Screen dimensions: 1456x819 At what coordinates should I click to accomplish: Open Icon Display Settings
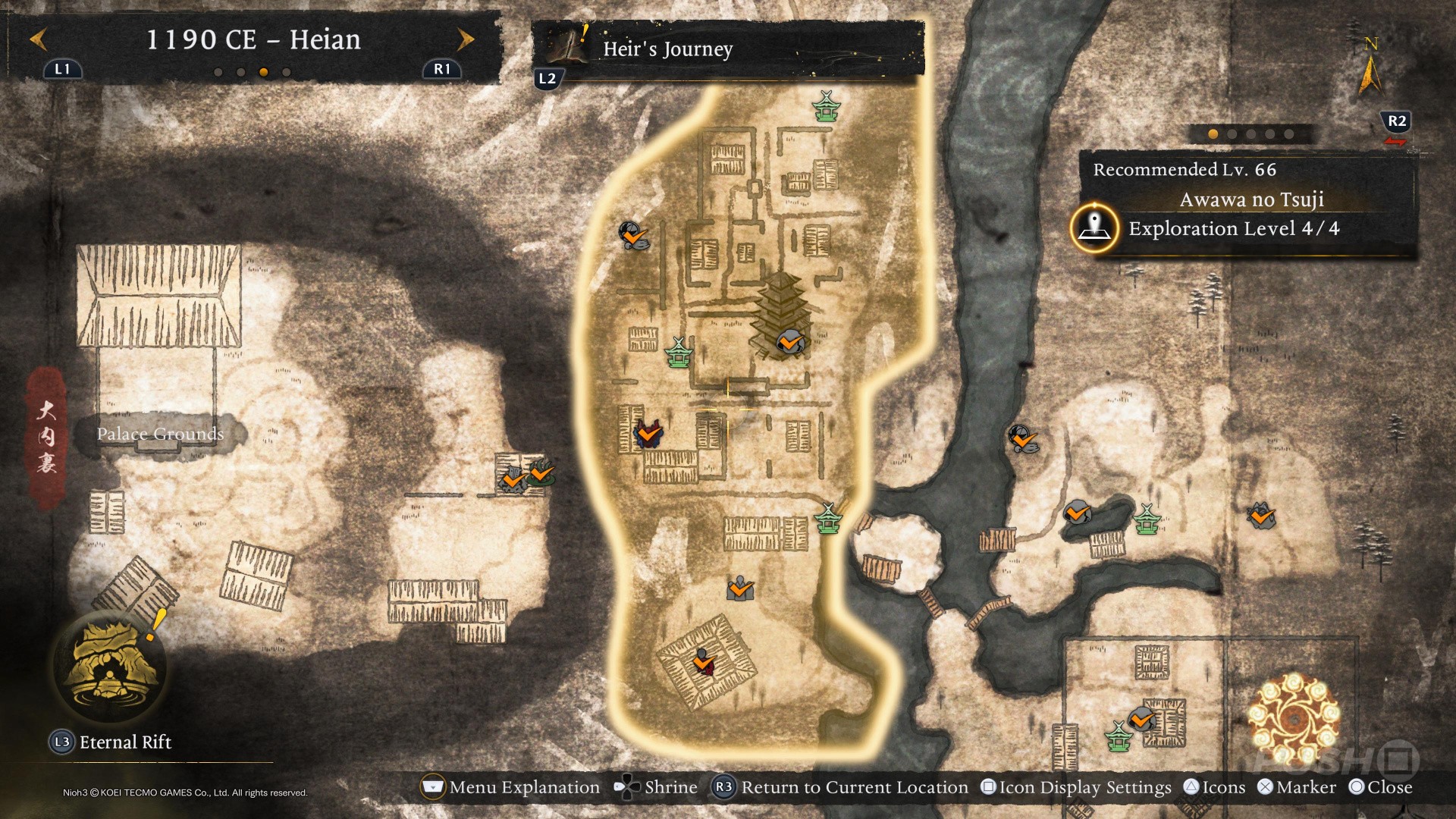coord(1076,787)
